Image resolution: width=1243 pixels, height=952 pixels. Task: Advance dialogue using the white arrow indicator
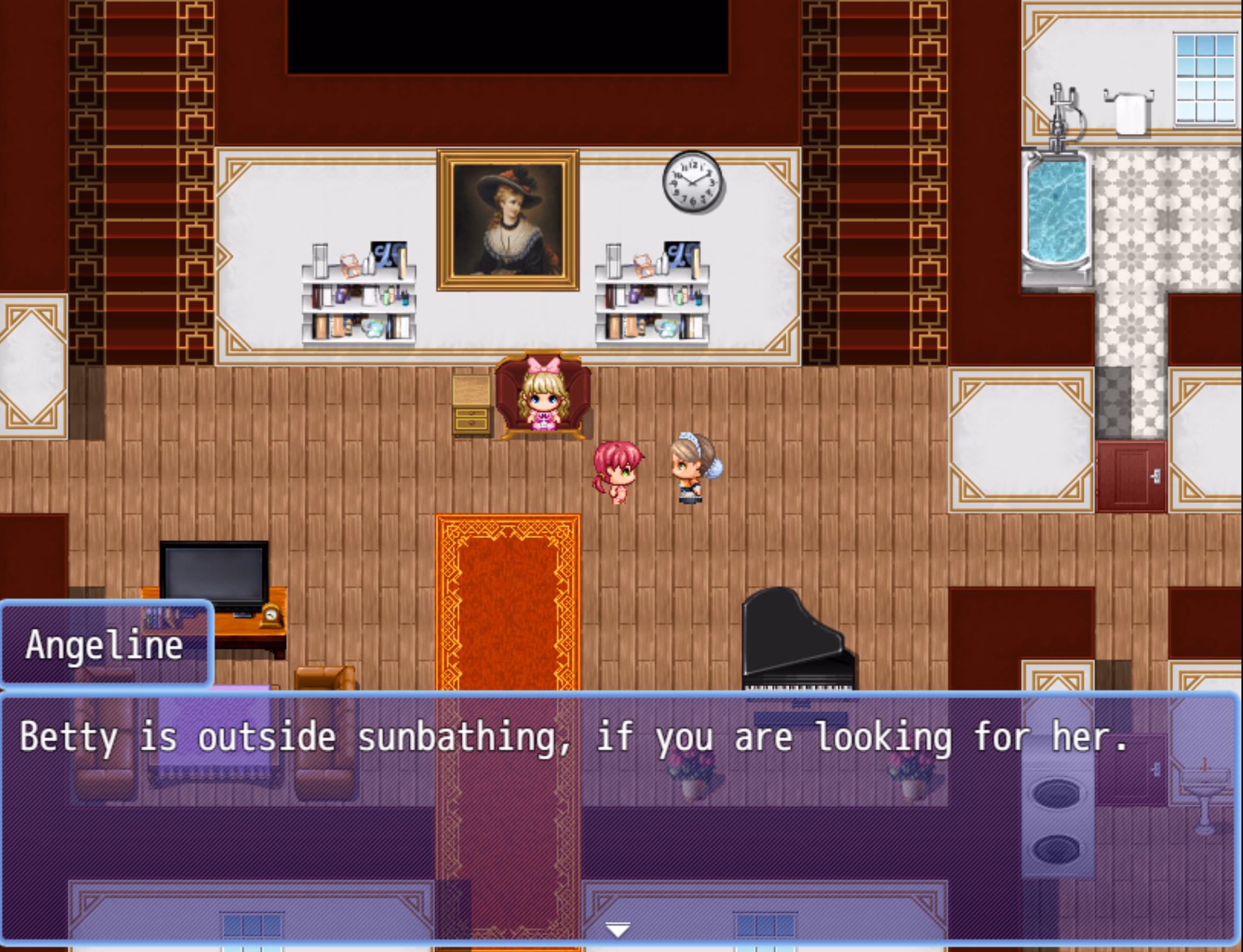tap(617, 929)
